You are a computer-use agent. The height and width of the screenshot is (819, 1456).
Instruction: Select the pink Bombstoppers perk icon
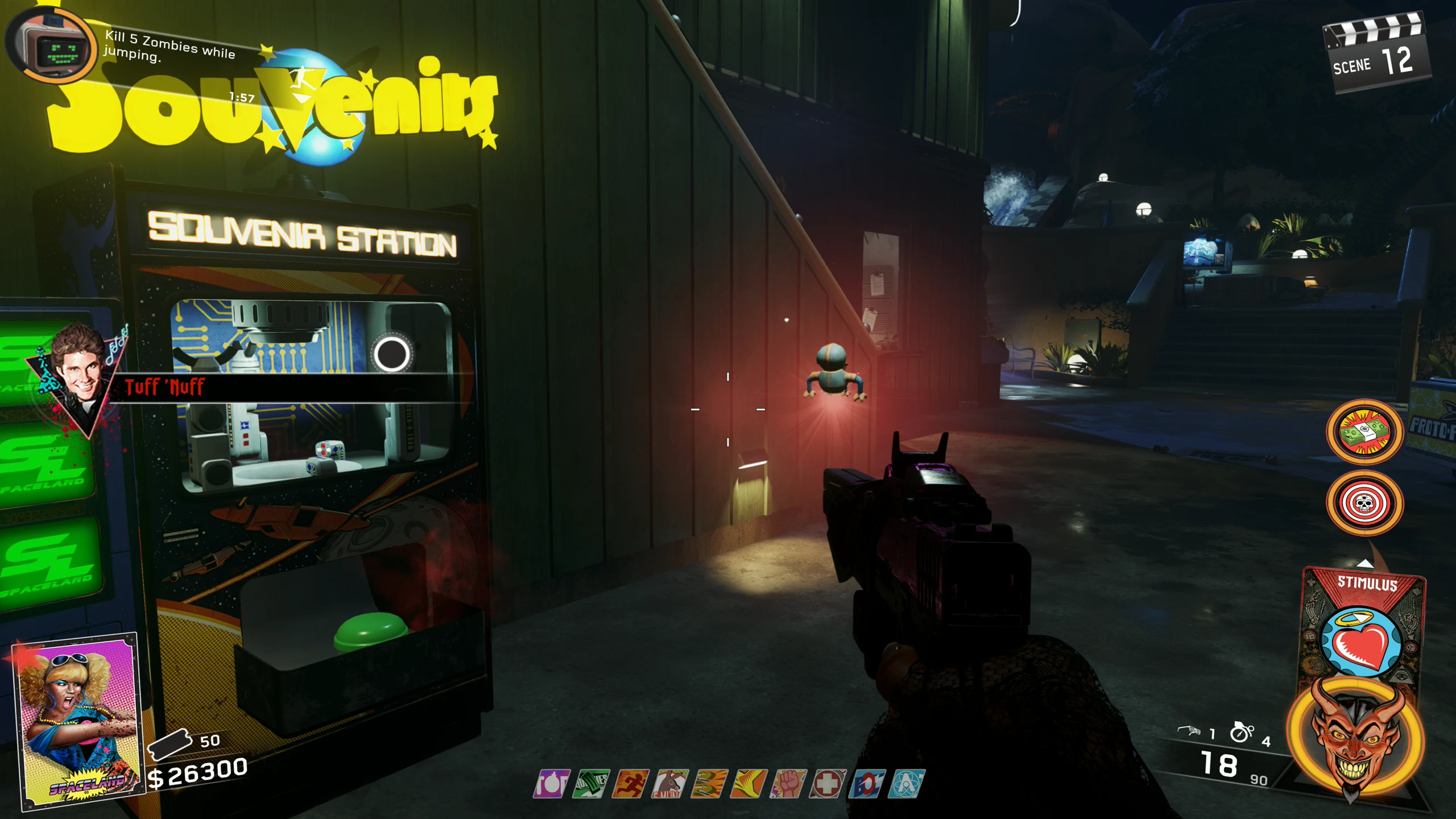point(552,784)
